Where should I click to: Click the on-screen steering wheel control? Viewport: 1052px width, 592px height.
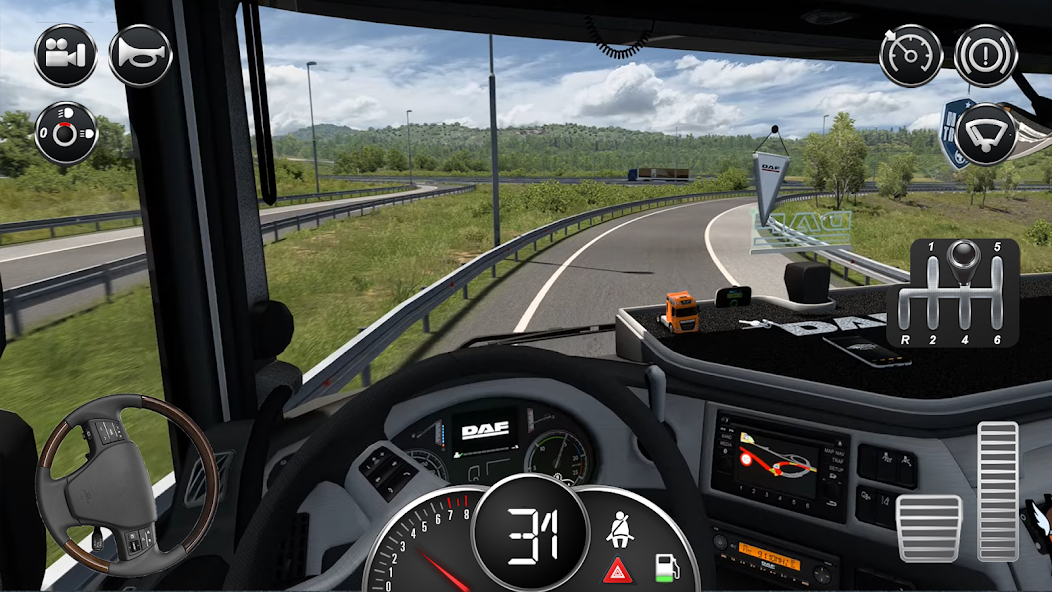127,484
